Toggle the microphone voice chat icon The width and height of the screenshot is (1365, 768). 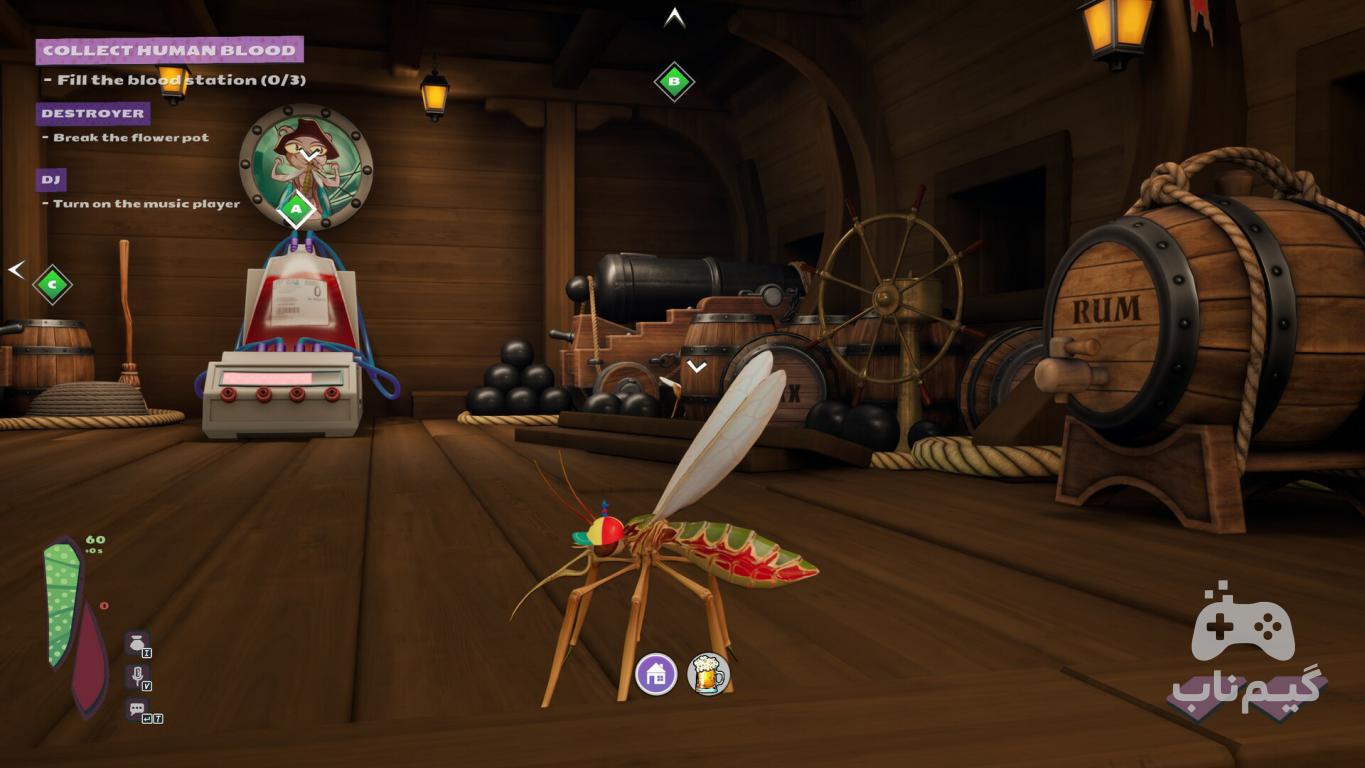coord(137,677)
